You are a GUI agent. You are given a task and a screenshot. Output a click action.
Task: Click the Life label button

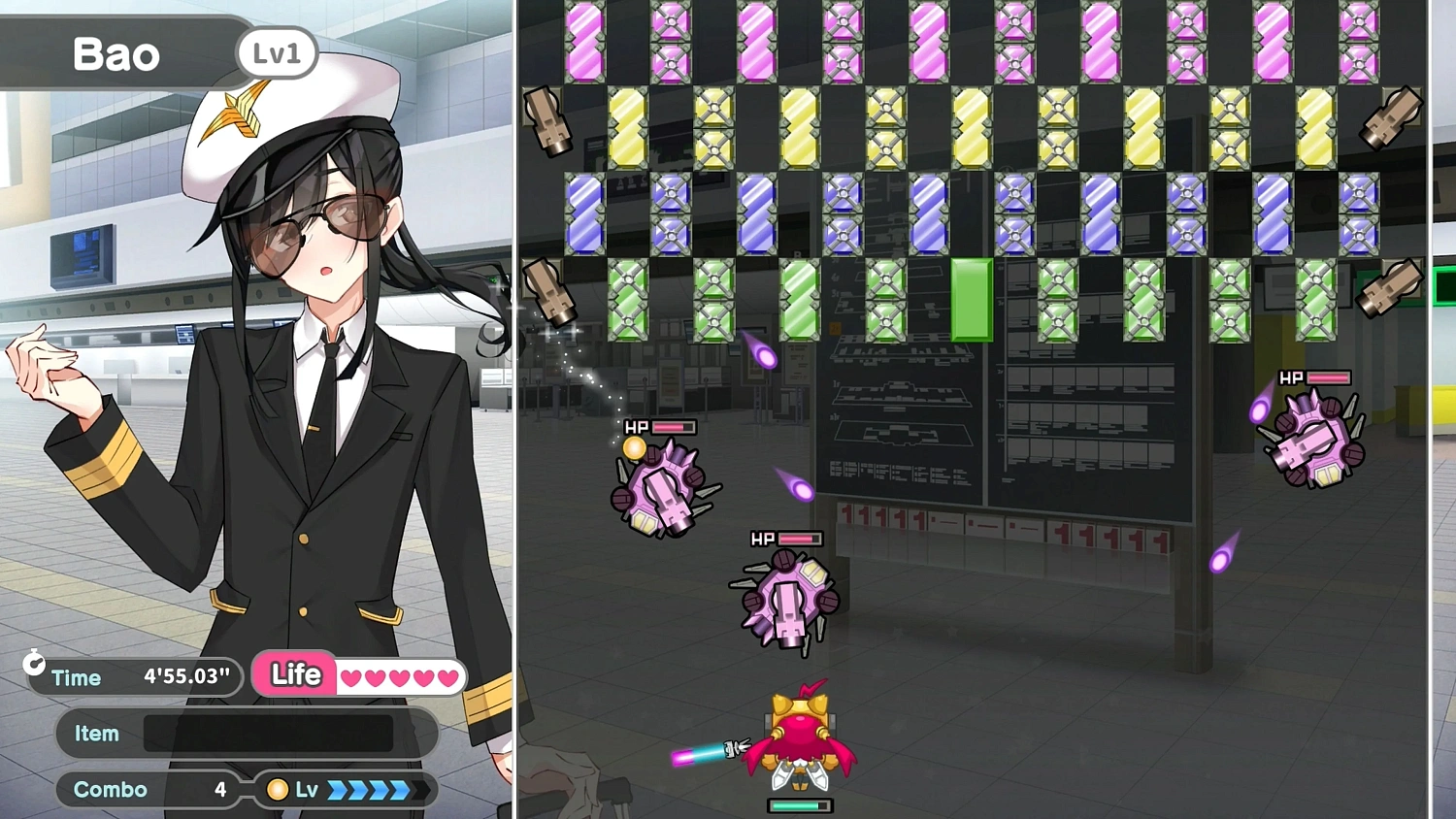point(294,674)
